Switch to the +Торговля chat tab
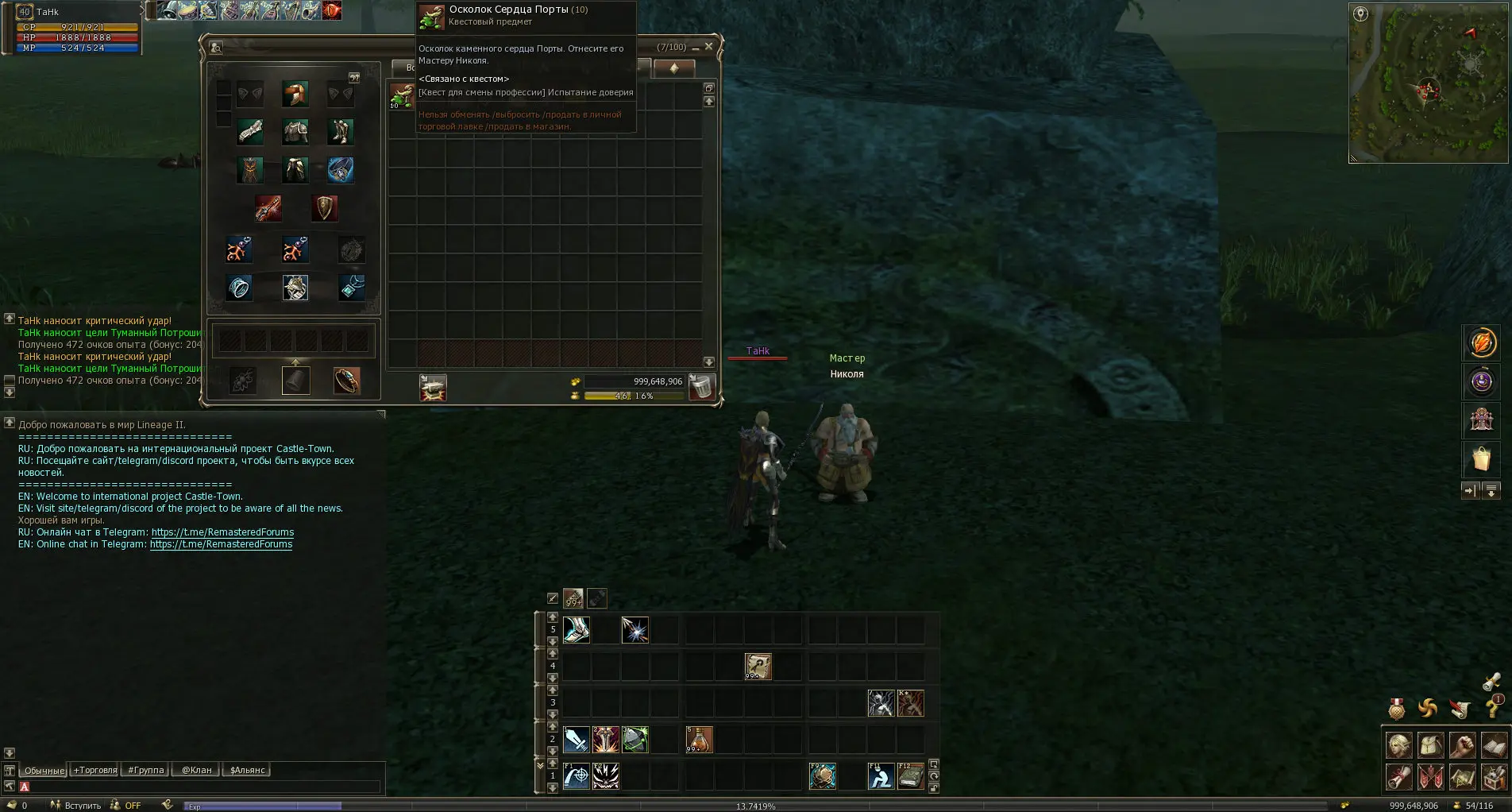The width and height of the screenshot is (1512, 812). click(94, 770)
